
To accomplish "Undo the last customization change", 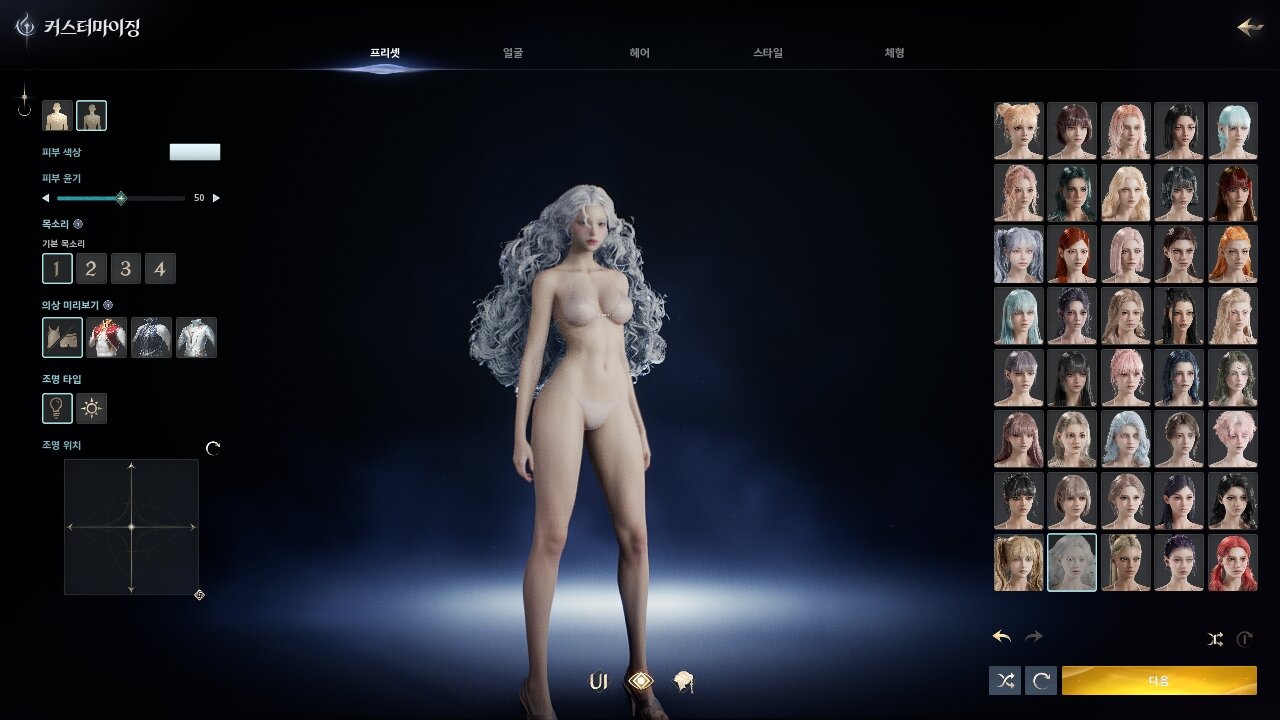I will [x=1002, y=636].
